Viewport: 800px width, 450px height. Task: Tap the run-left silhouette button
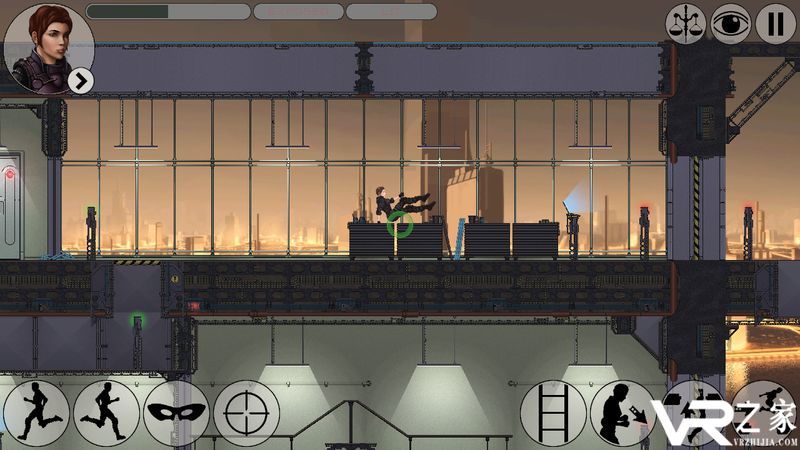(36, 412)
